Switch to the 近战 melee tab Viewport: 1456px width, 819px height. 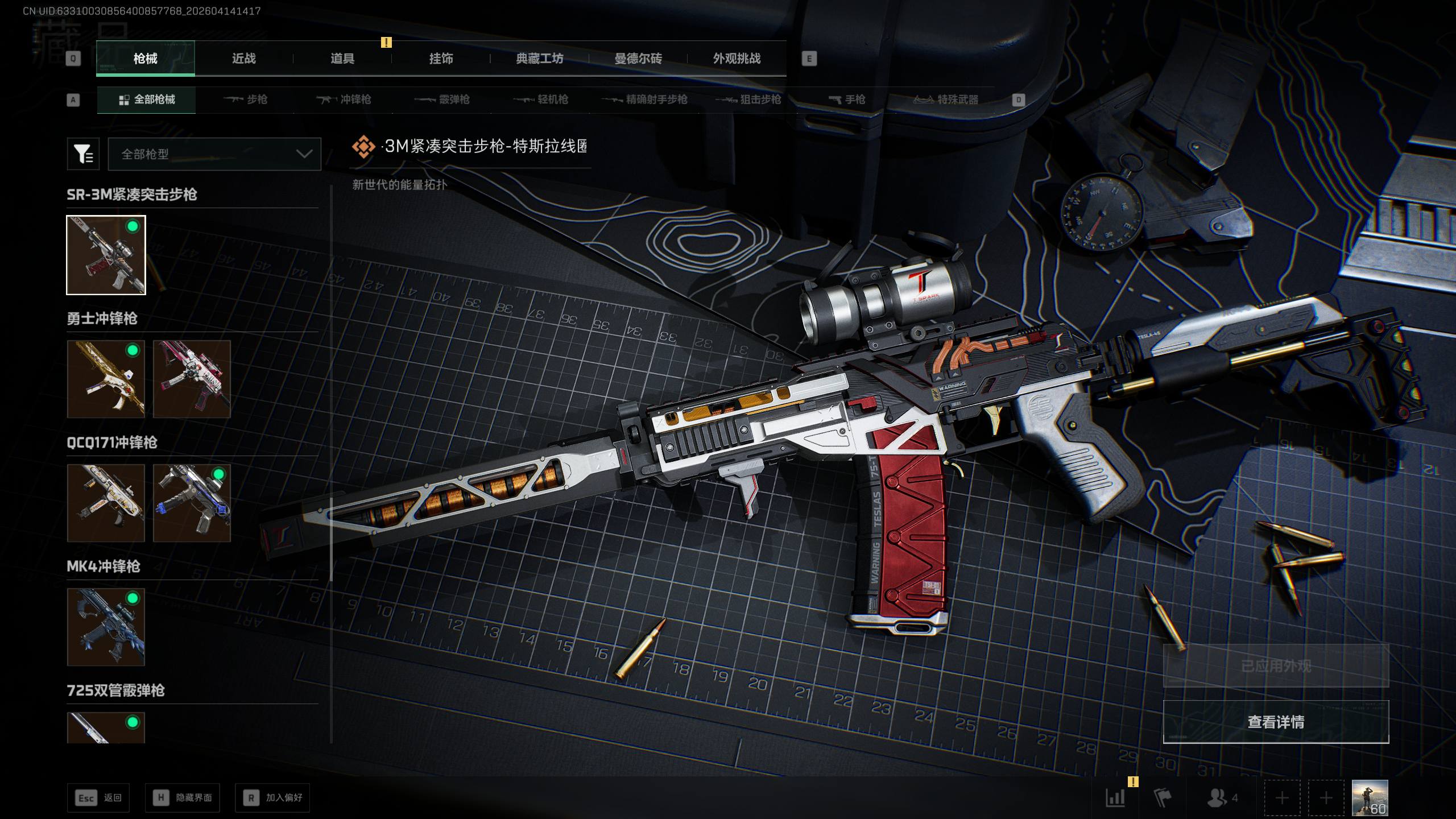coord(243,59)
